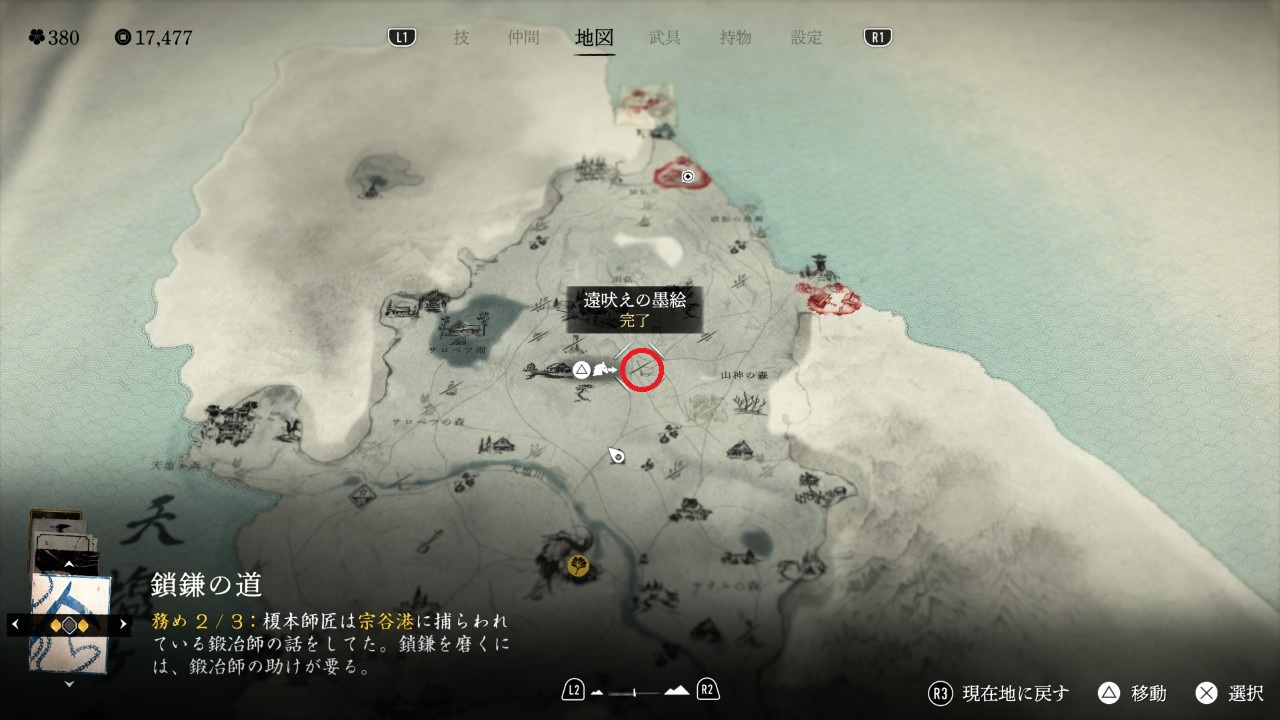Select the diamond-shaped marker on the west coast
This screenshot has height=720, width=1280.
point(363,493)
